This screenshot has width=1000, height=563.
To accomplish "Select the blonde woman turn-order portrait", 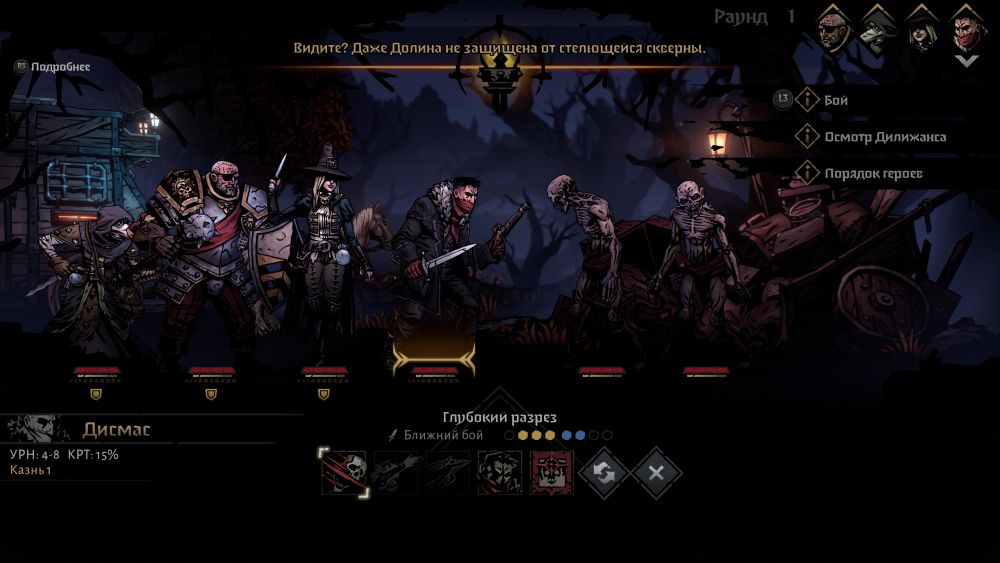I will pyautogui.click(x=922, y=28).
